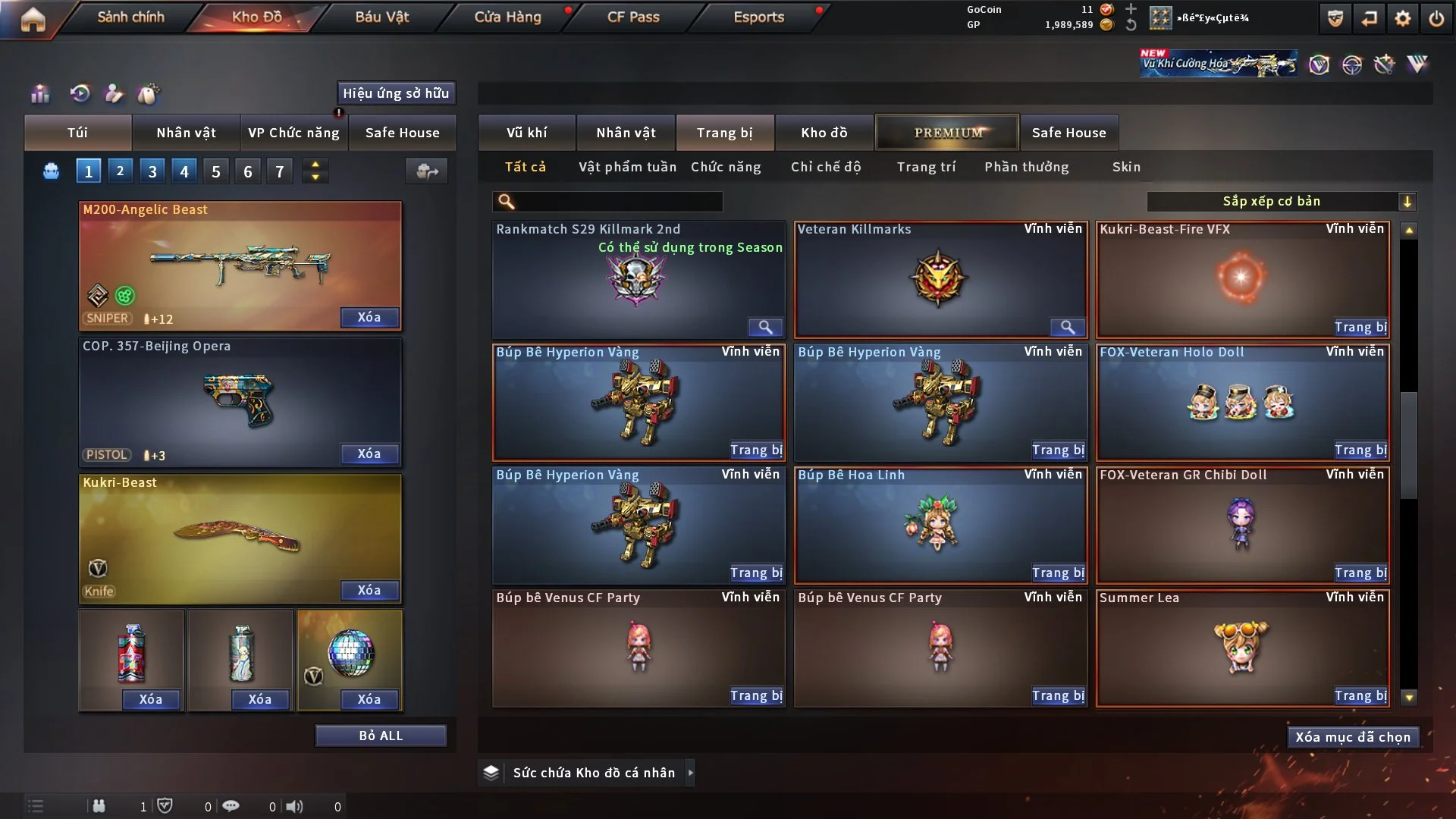Type in the item search field
This screenshot has width=1456, height=819.
pos(618,202)
